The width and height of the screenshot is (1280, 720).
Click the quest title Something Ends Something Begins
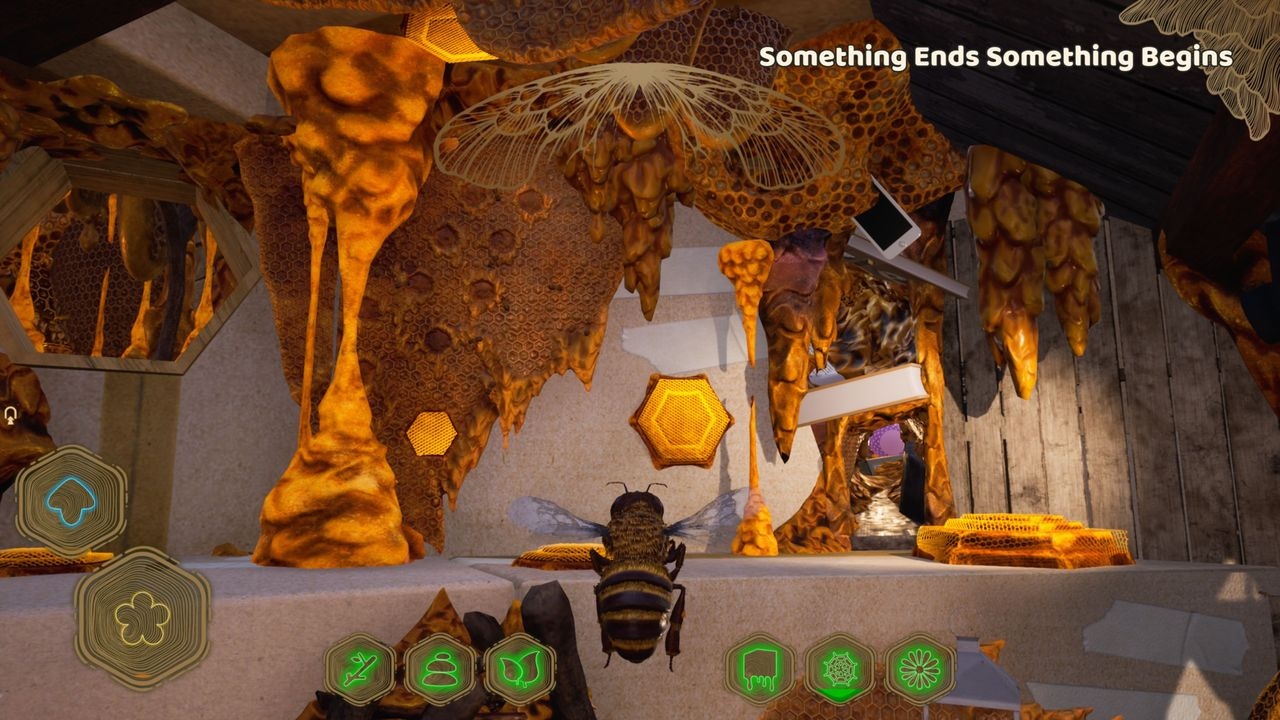(x=995, y=58)
